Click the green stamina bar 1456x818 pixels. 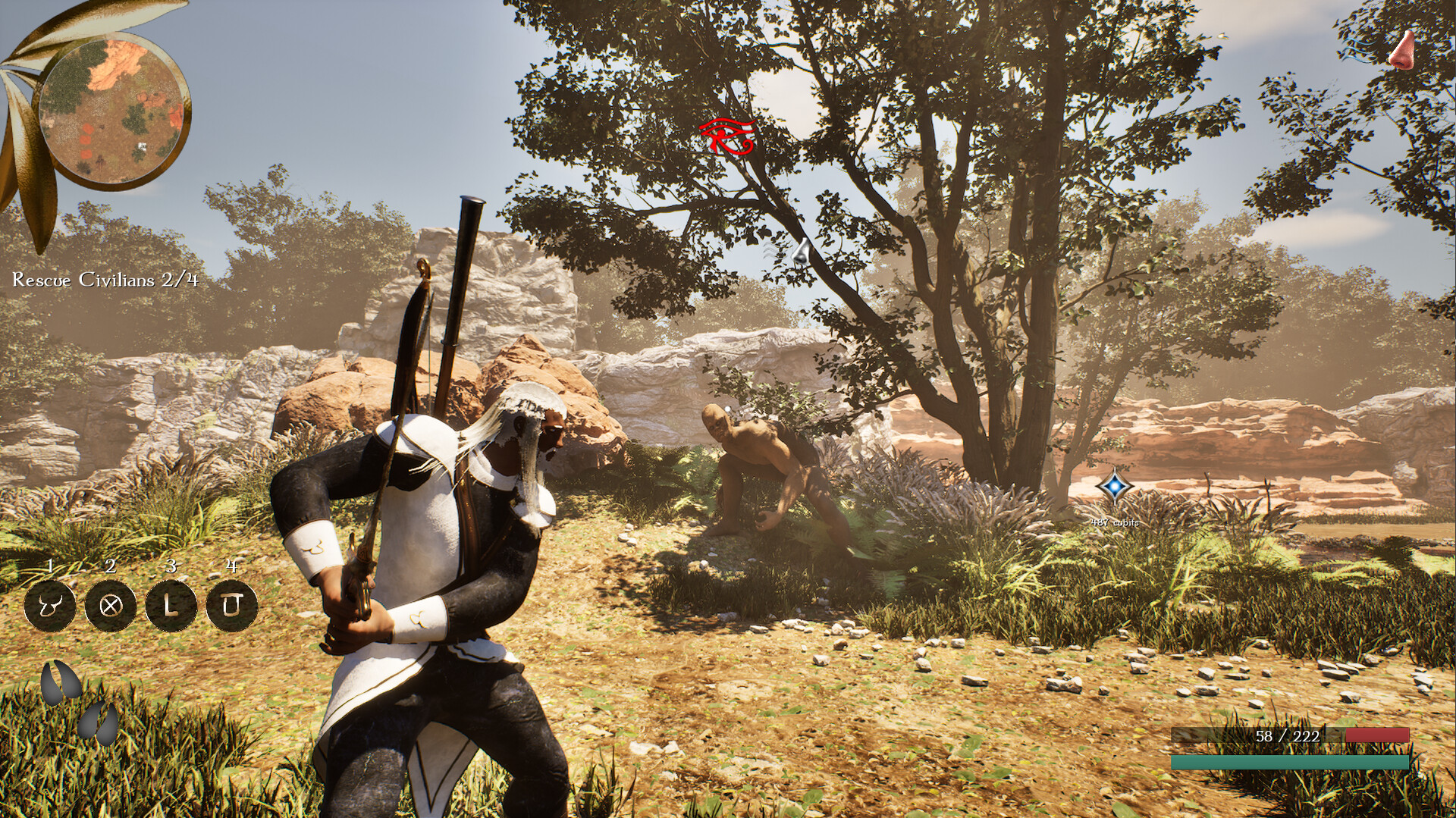(1289, 762)
